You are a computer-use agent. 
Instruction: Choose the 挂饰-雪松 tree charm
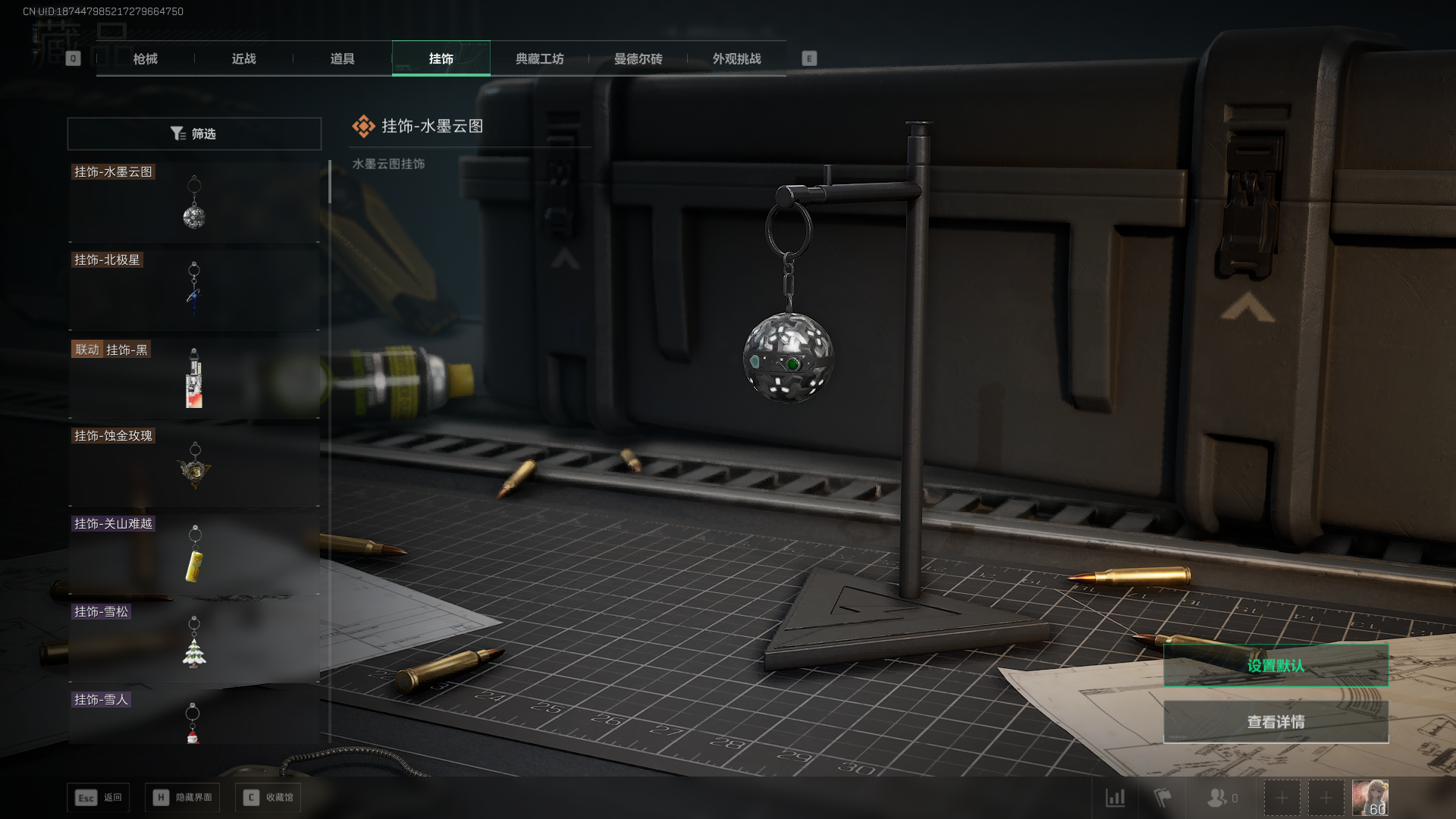pyautogui.click(x=194, y=642)
